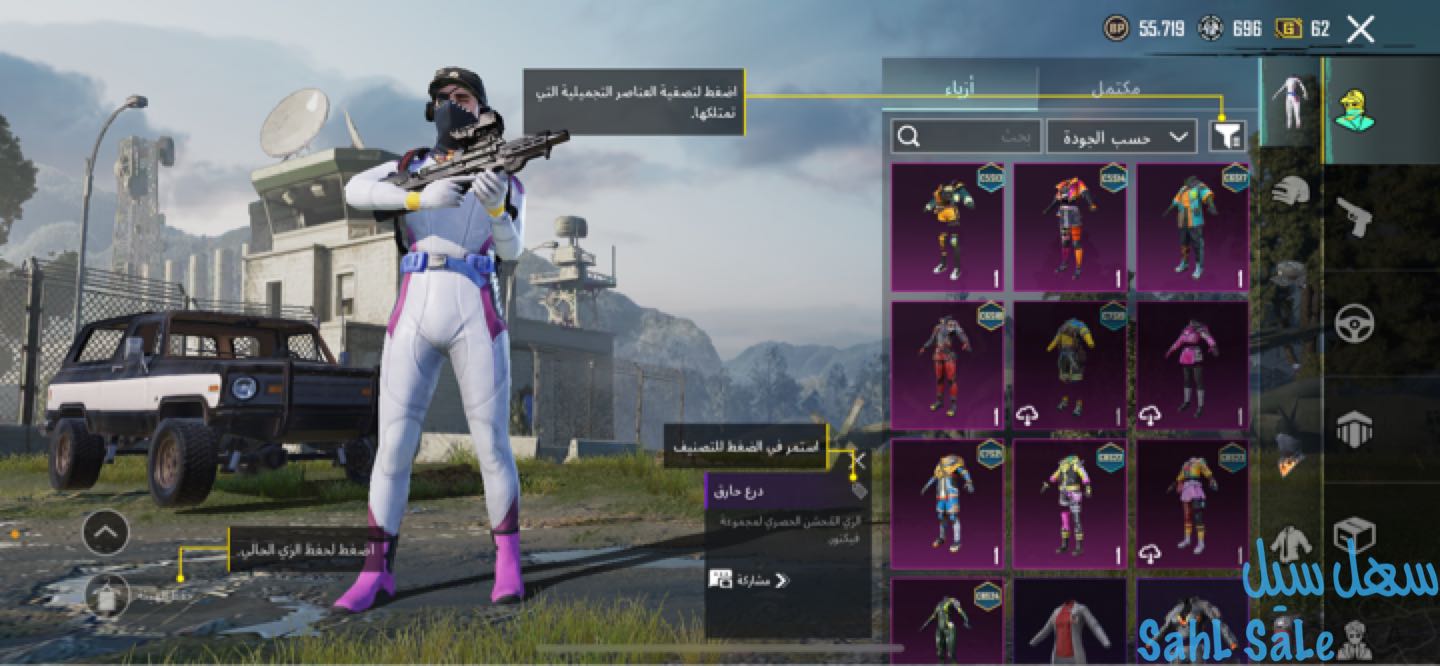Open the حسب الجودة sort dropdown
Screen dimensions: 1440x666
[1120, 136]
